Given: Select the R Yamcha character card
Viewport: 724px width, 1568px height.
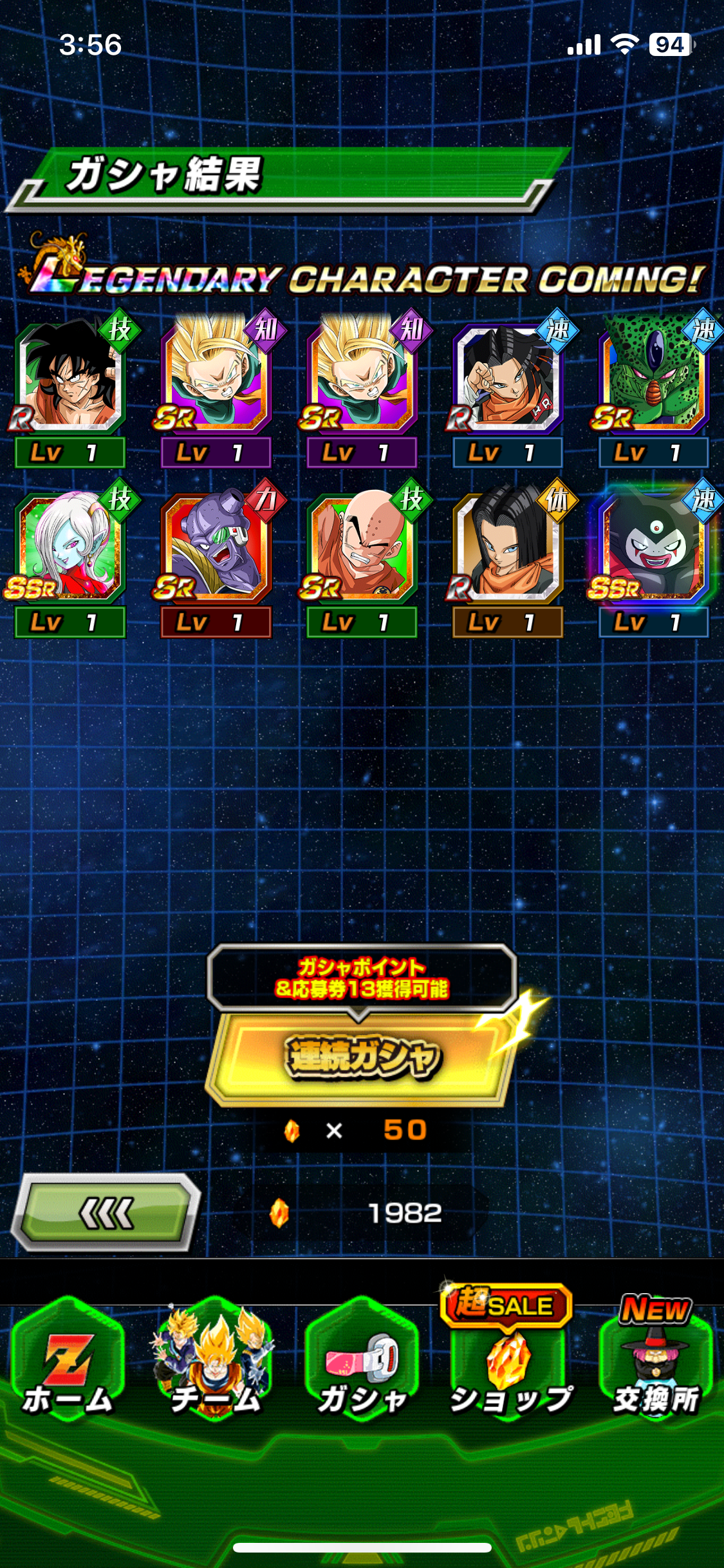Looking at the screenshot, I should pos(70,380).
